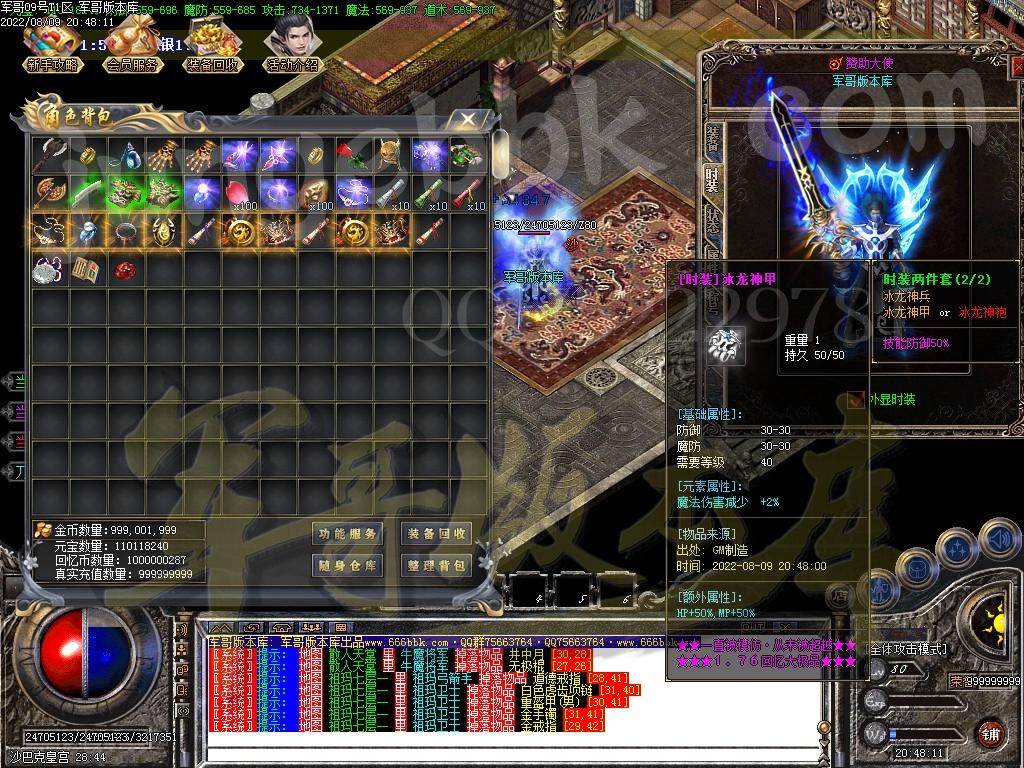Close the 角色背包 inventory window
This screenshot has width=1024, height=768.
click(x=468, y=119)
